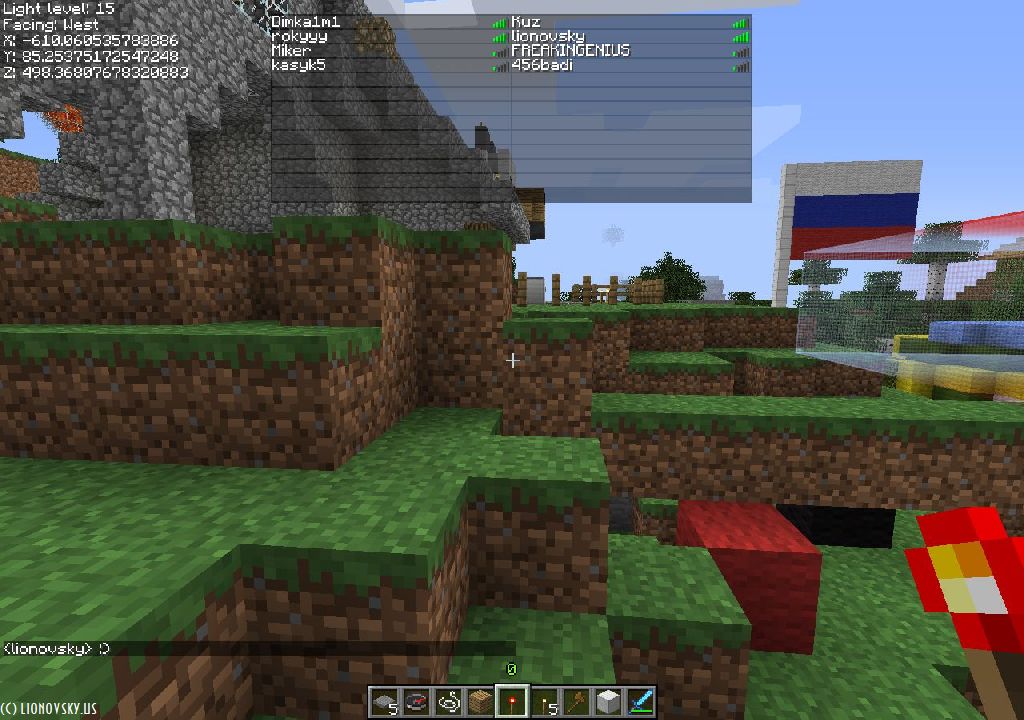Select the wooden planks hotbar slot
This screenshot has height=720, width=1024.
pyautogui.click(x=480, y=702)
